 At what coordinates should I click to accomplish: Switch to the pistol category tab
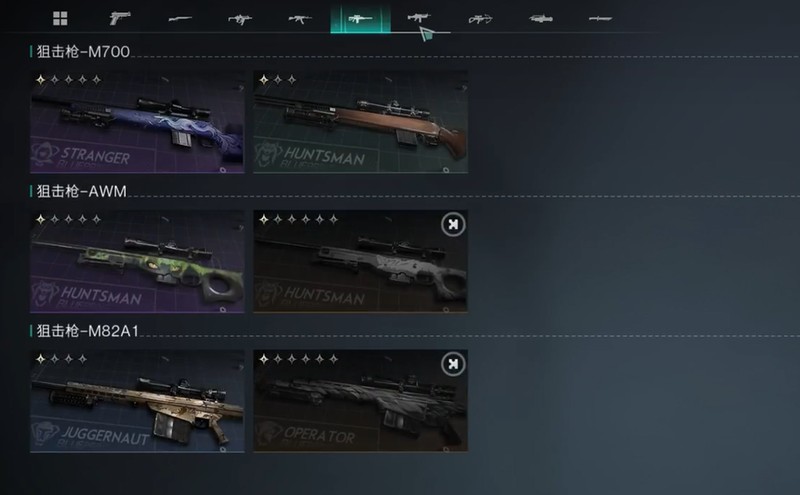click(x=120, y=18)
